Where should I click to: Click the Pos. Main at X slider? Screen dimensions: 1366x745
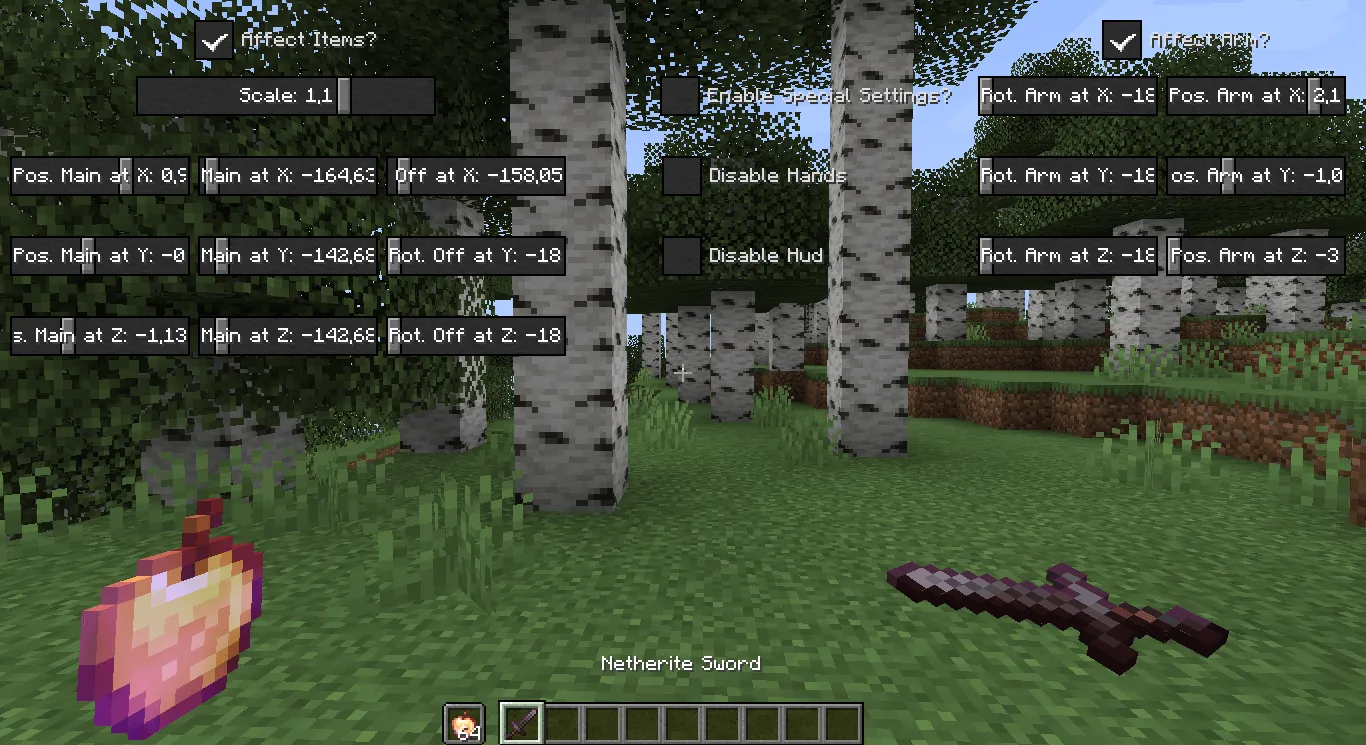coord(99,175)
